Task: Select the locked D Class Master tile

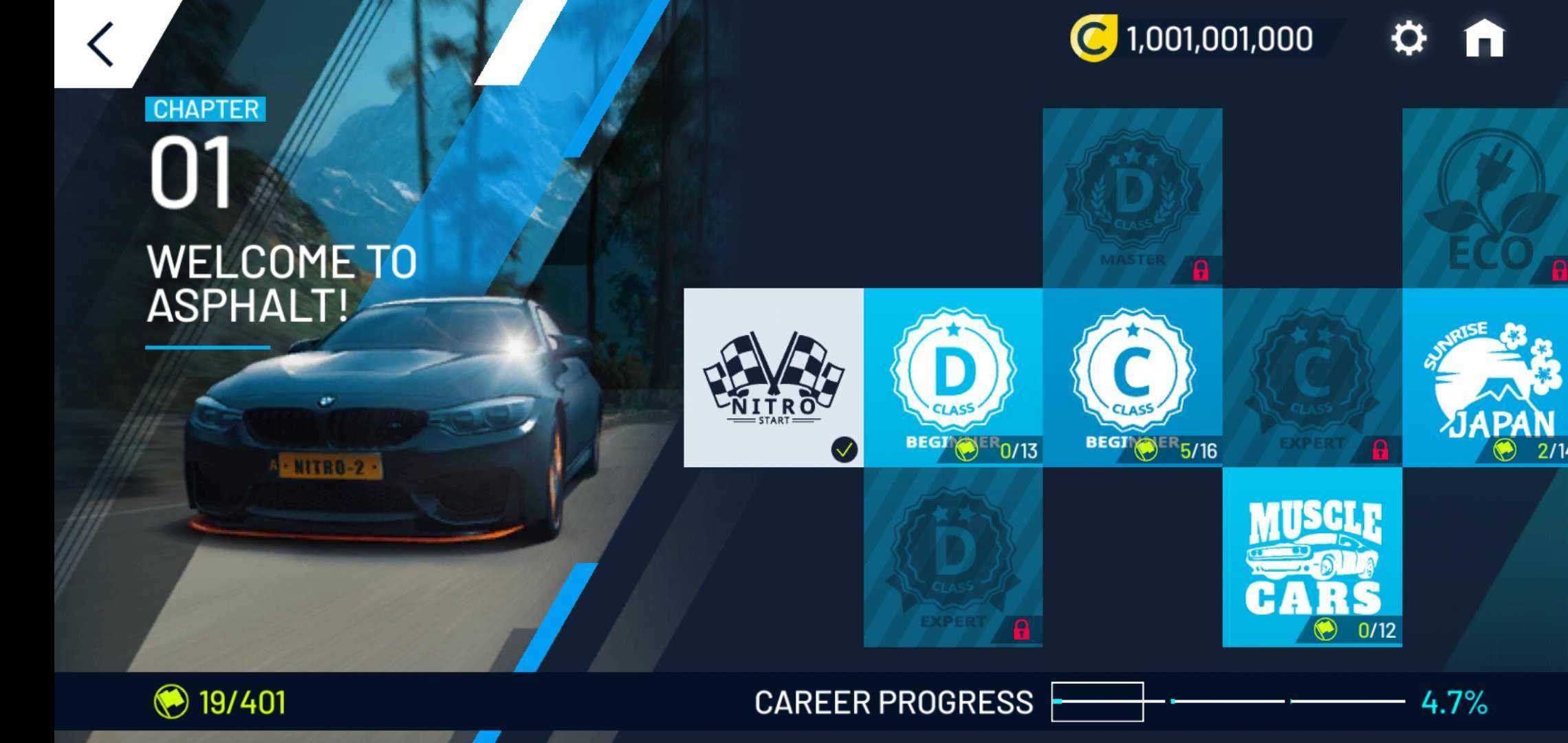Action: (1133, 198)
